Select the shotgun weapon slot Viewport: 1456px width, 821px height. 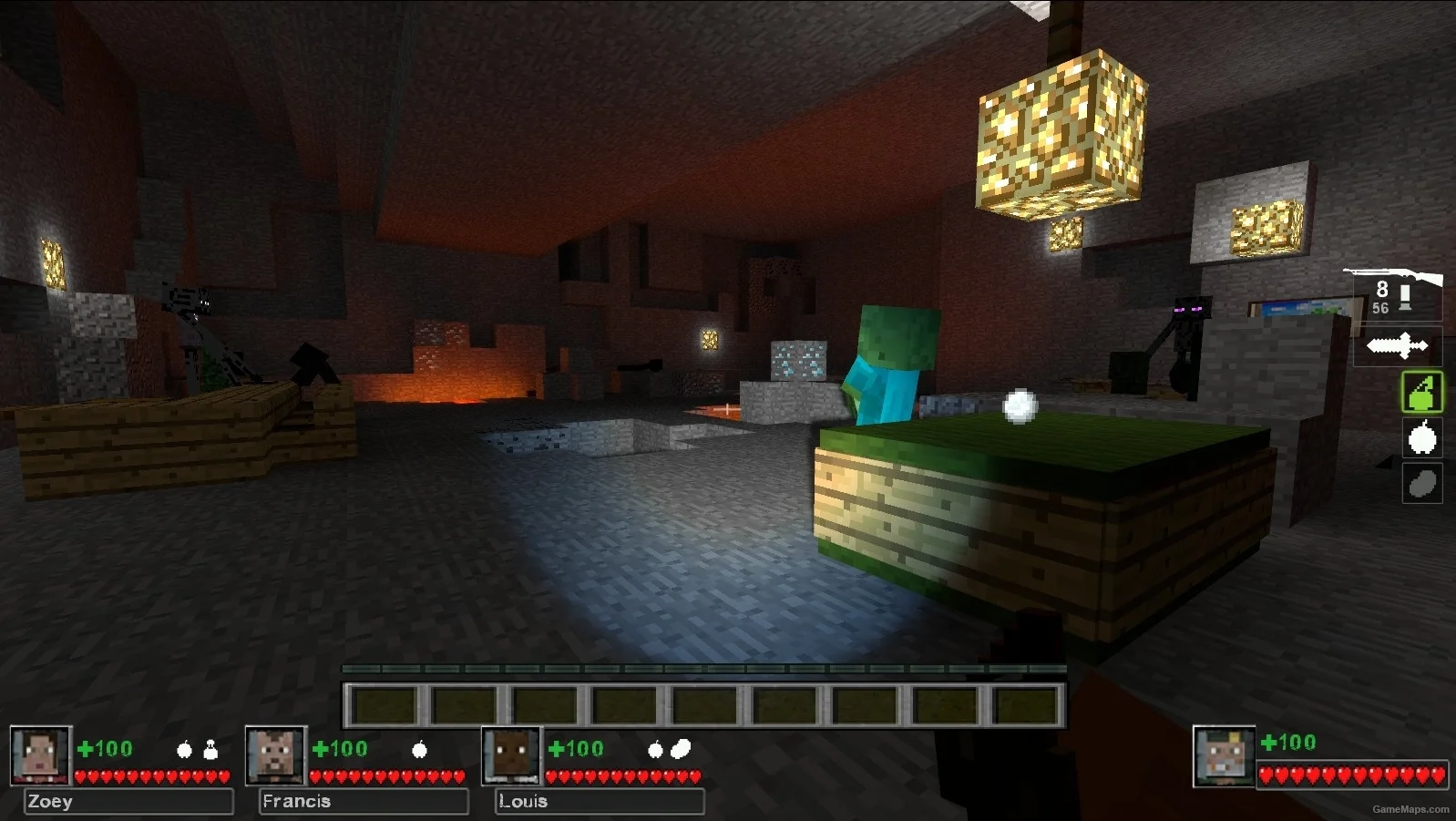tap(1394, 292)
